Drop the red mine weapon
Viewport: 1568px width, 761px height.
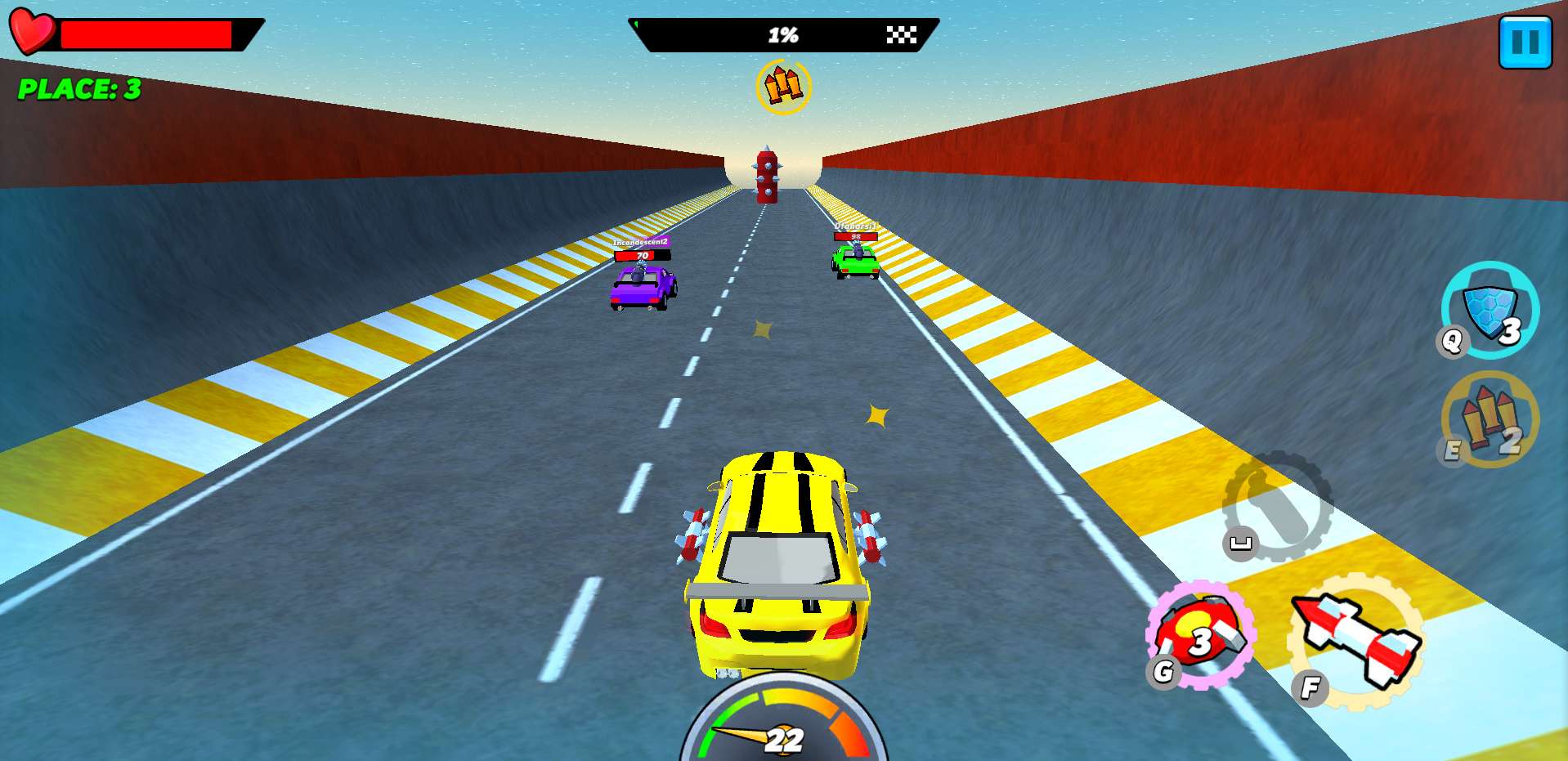pyautogui.click(x=1201, y=633)
